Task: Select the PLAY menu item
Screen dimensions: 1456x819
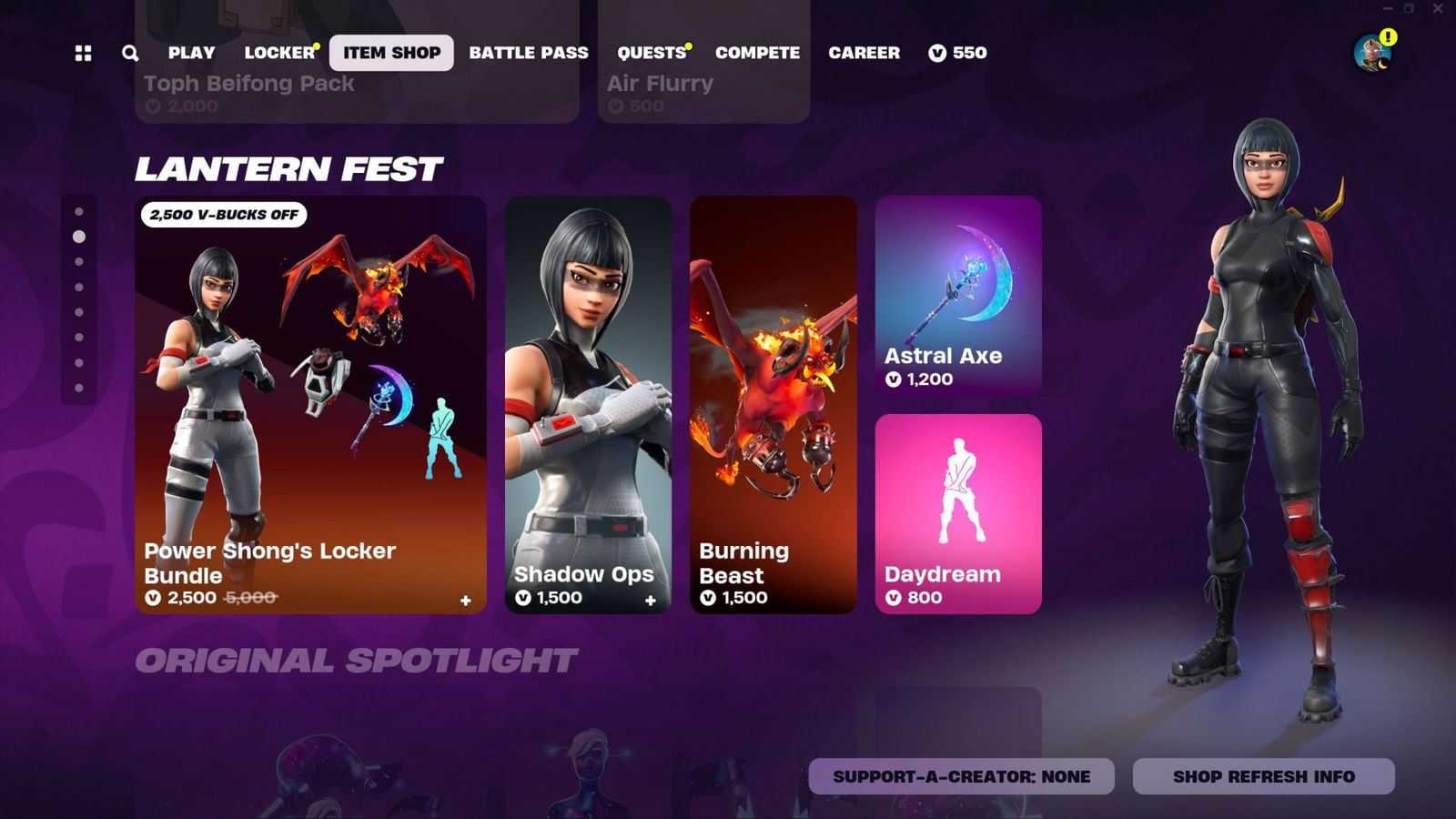Action: click(189, 53)
